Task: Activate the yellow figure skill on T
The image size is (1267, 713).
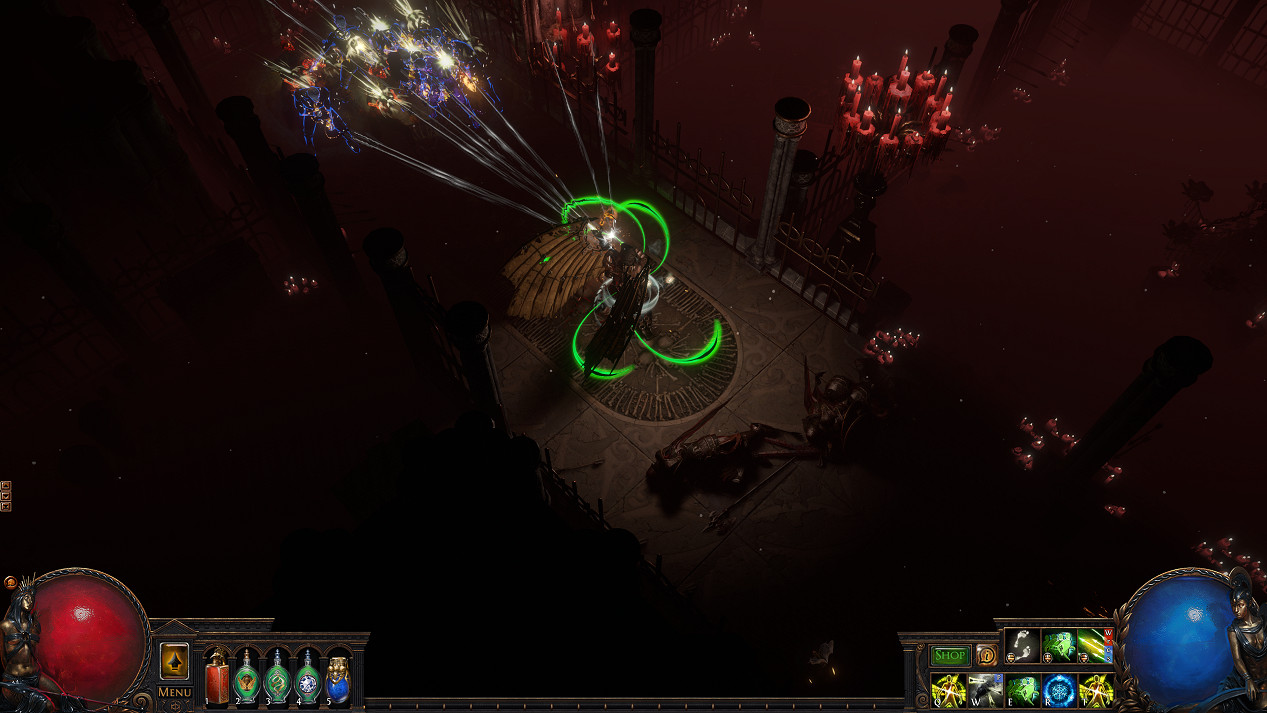Action: (1096, 690)
